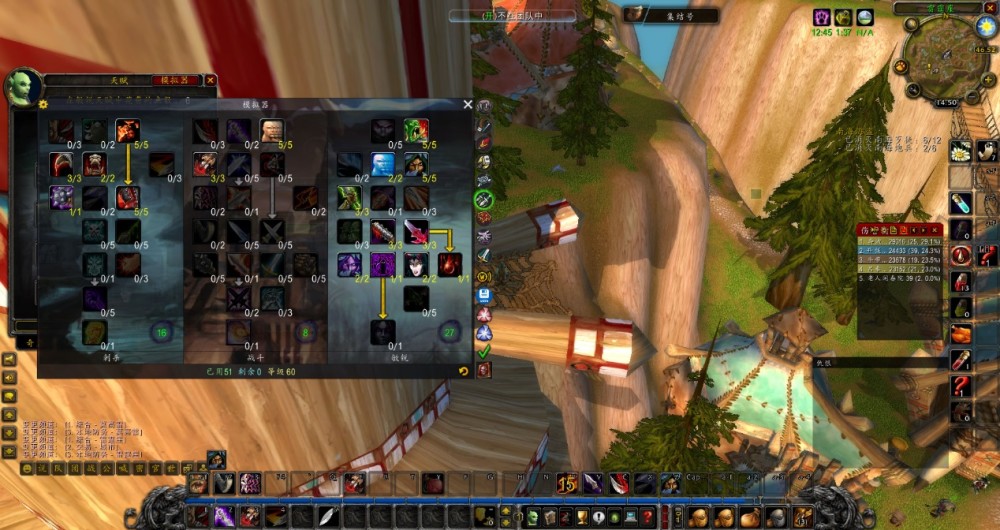
Task: Close the 天赋 talent window
Action: (211, 80)
